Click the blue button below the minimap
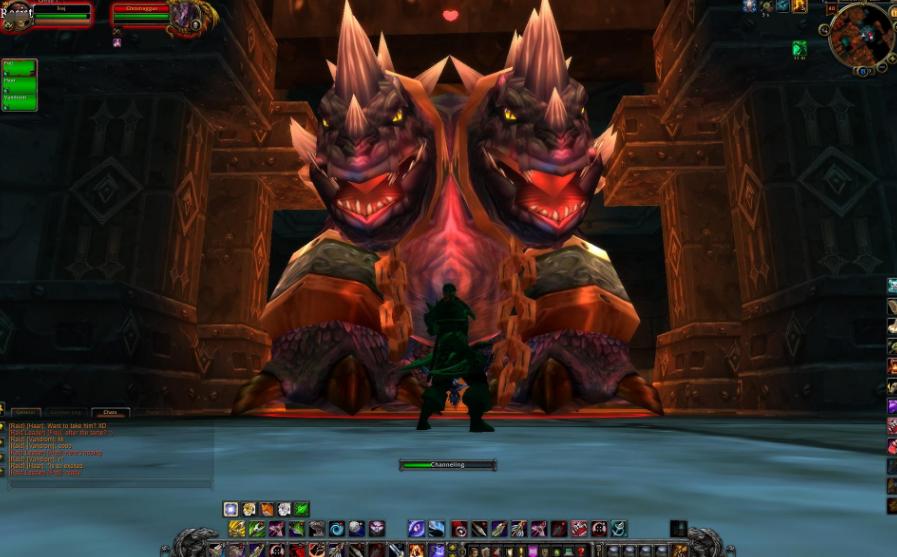This screenshot has width=897, height=557. click(x=862, y=72)
